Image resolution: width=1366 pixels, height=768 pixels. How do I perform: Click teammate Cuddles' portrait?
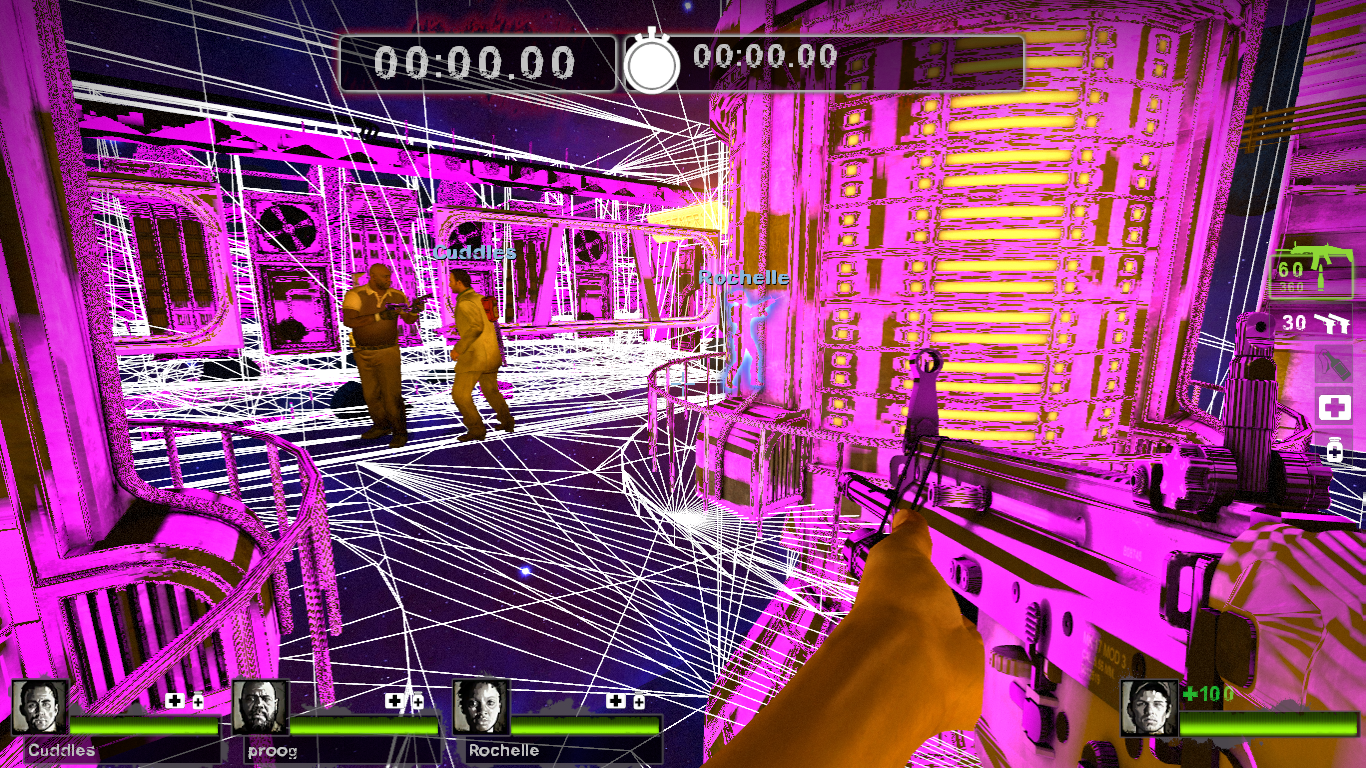(x=40, y=707)
